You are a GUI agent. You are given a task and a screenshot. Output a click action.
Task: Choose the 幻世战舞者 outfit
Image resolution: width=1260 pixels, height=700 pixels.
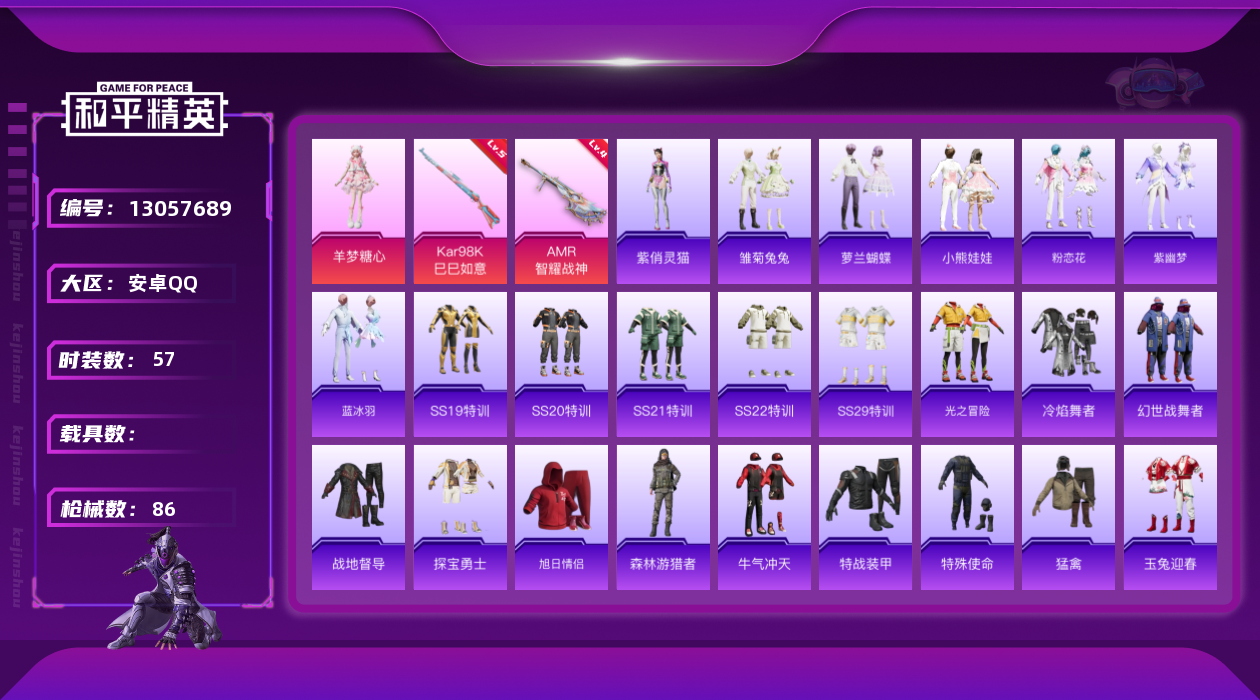click(x=1170, y=363)
